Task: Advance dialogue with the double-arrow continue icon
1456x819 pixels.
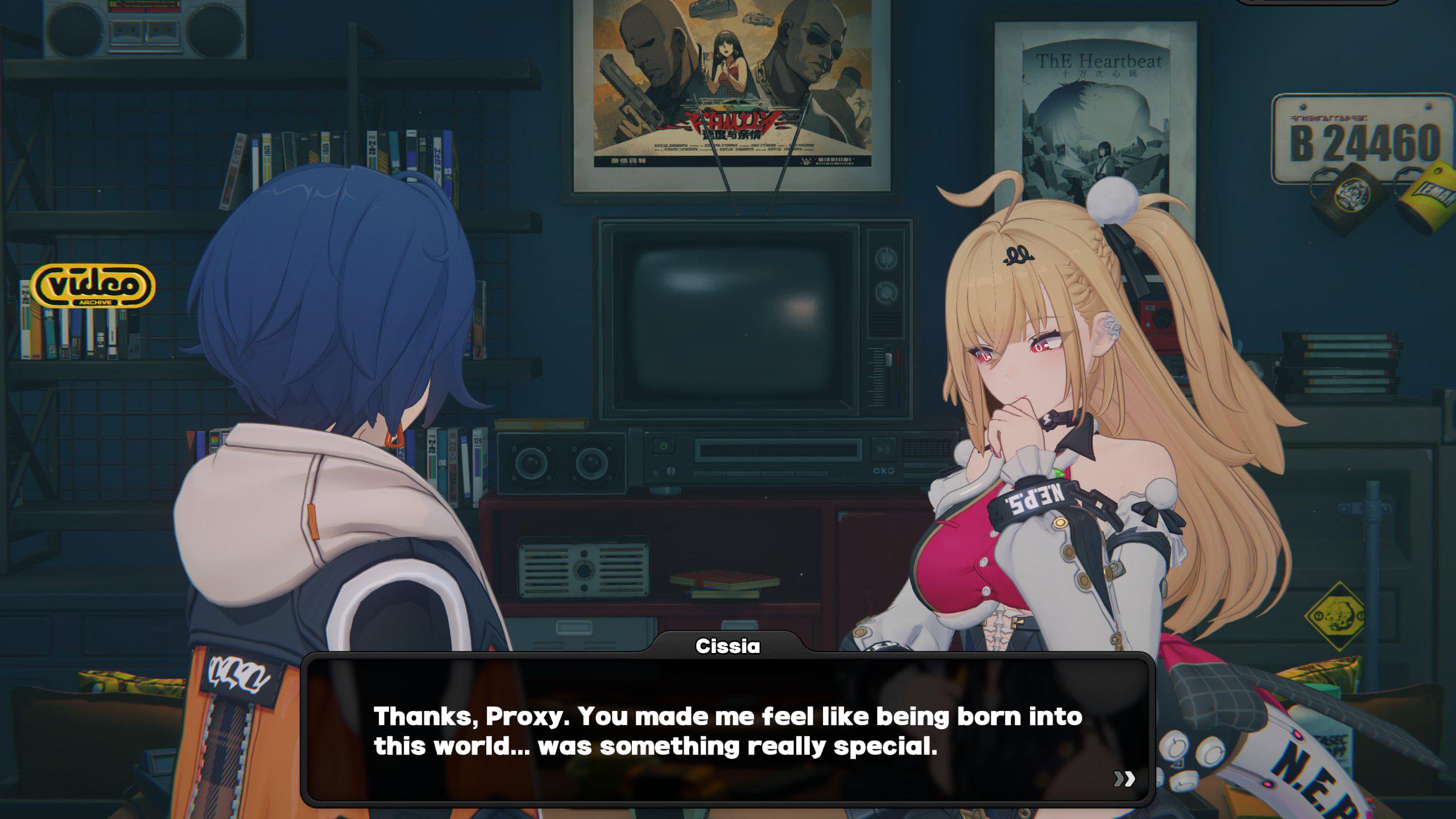Action: tap(1124, 779)
